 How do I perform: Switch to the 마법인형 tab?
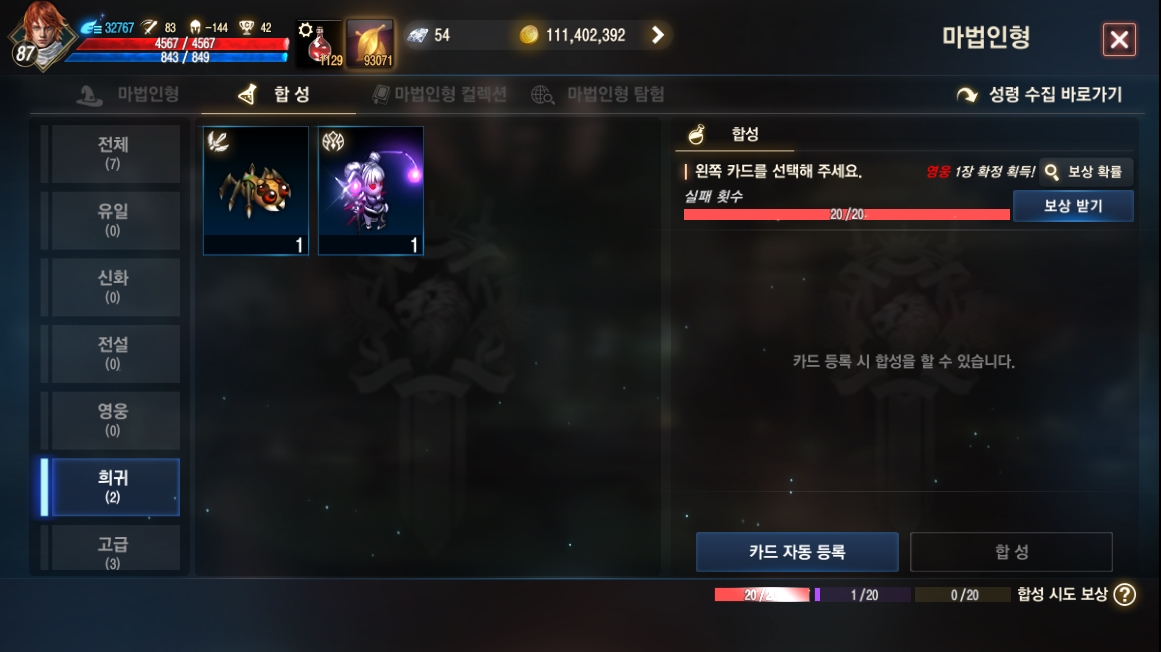tap(129, 95)
